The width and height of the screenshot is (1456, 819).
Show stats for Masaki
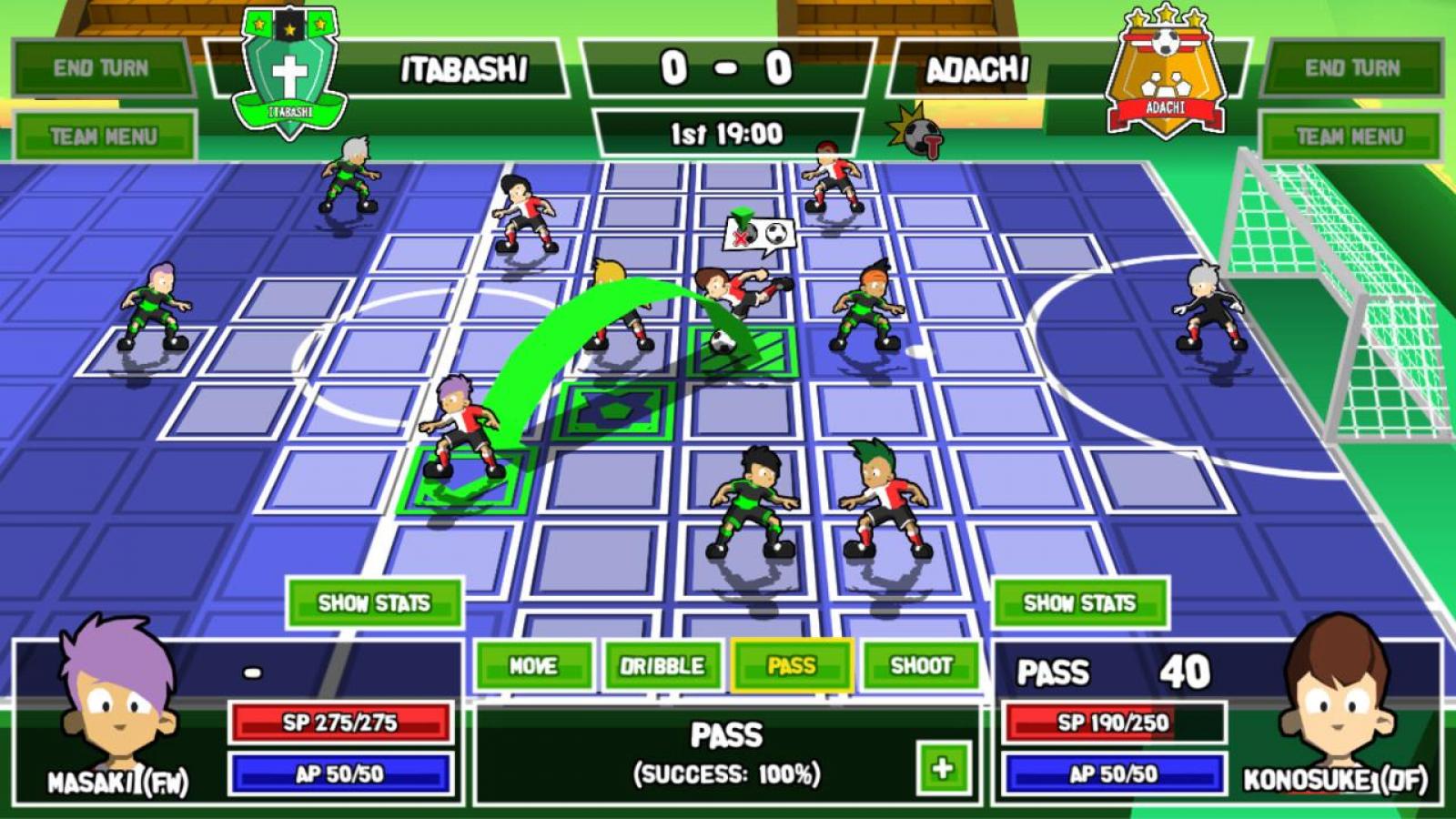coord(374,602)
